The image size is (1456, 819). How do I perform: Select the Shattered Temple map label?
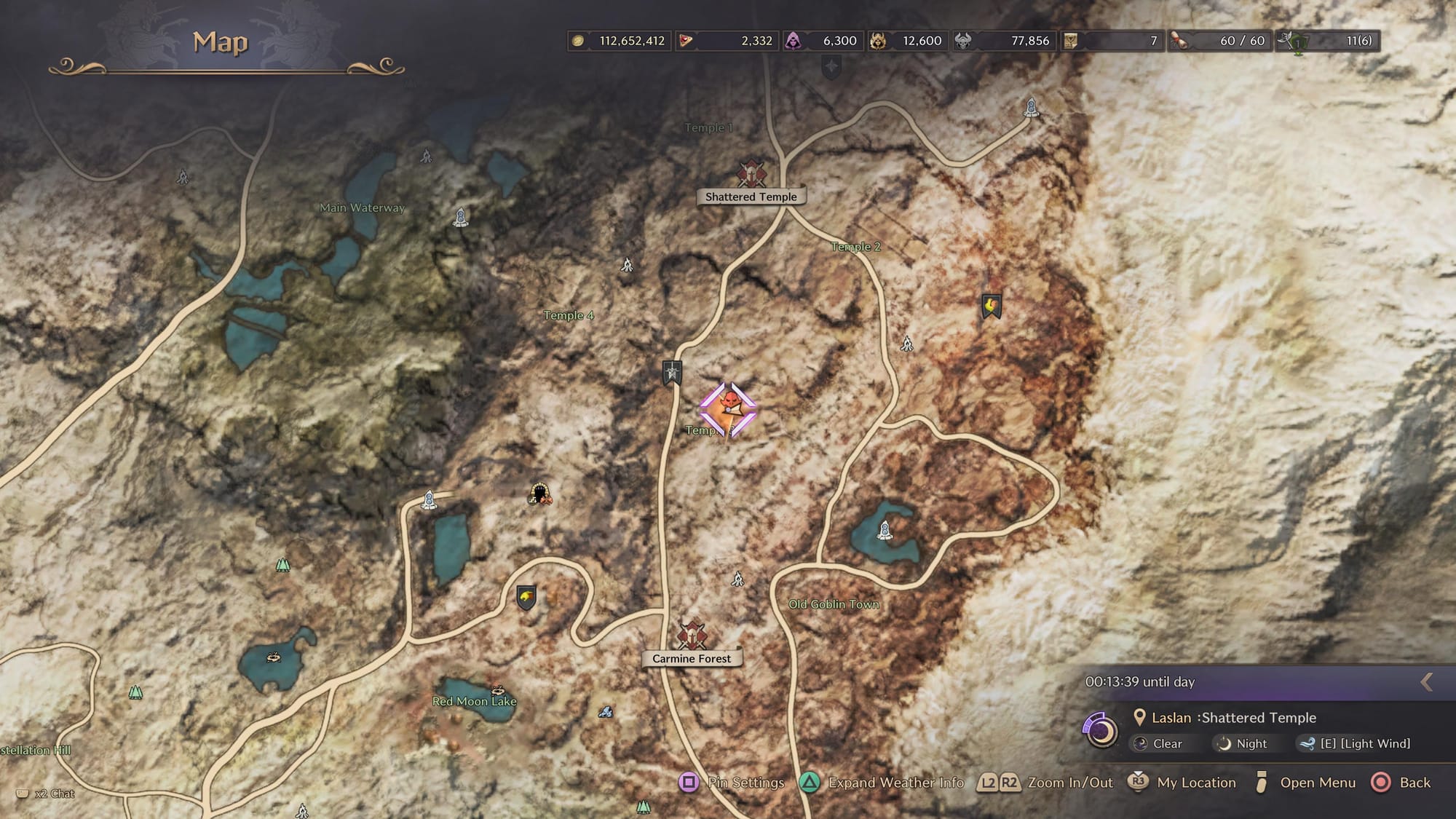tap(751, 197)
